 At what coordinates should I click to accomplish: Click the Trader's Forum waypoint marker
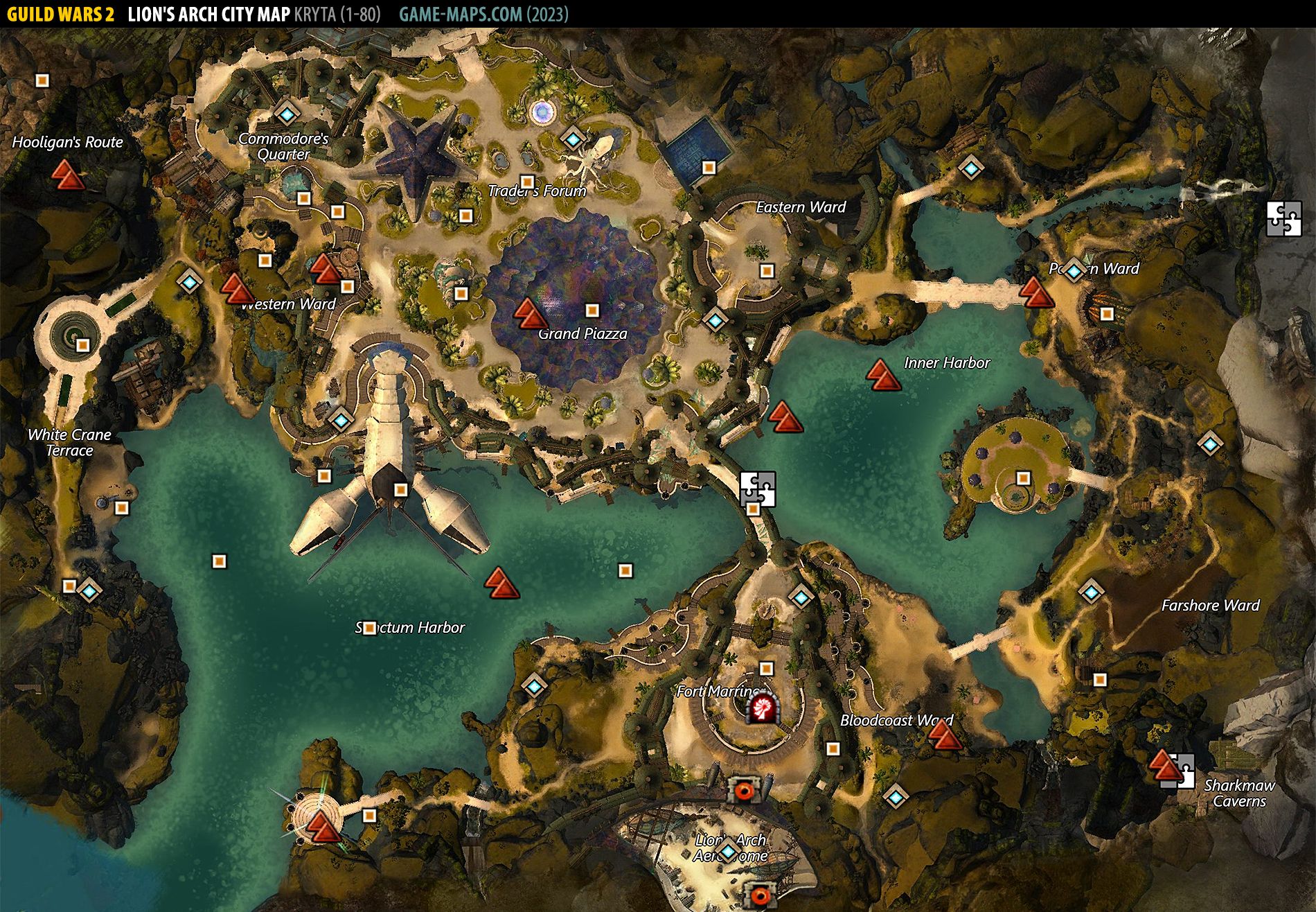(572, 139)
